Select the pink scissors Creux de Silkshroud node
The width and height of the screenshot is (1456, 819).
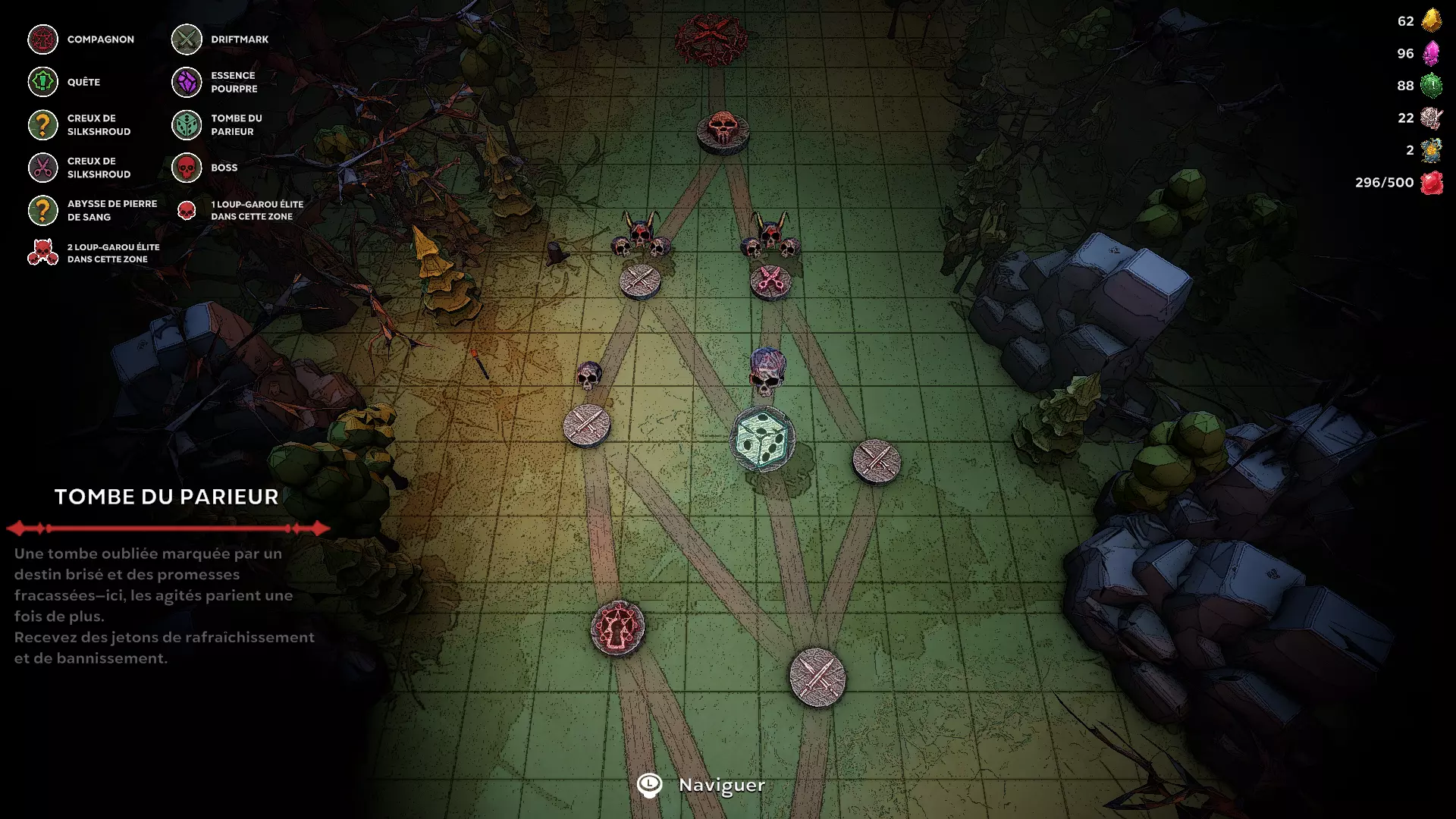click(770, 281)
